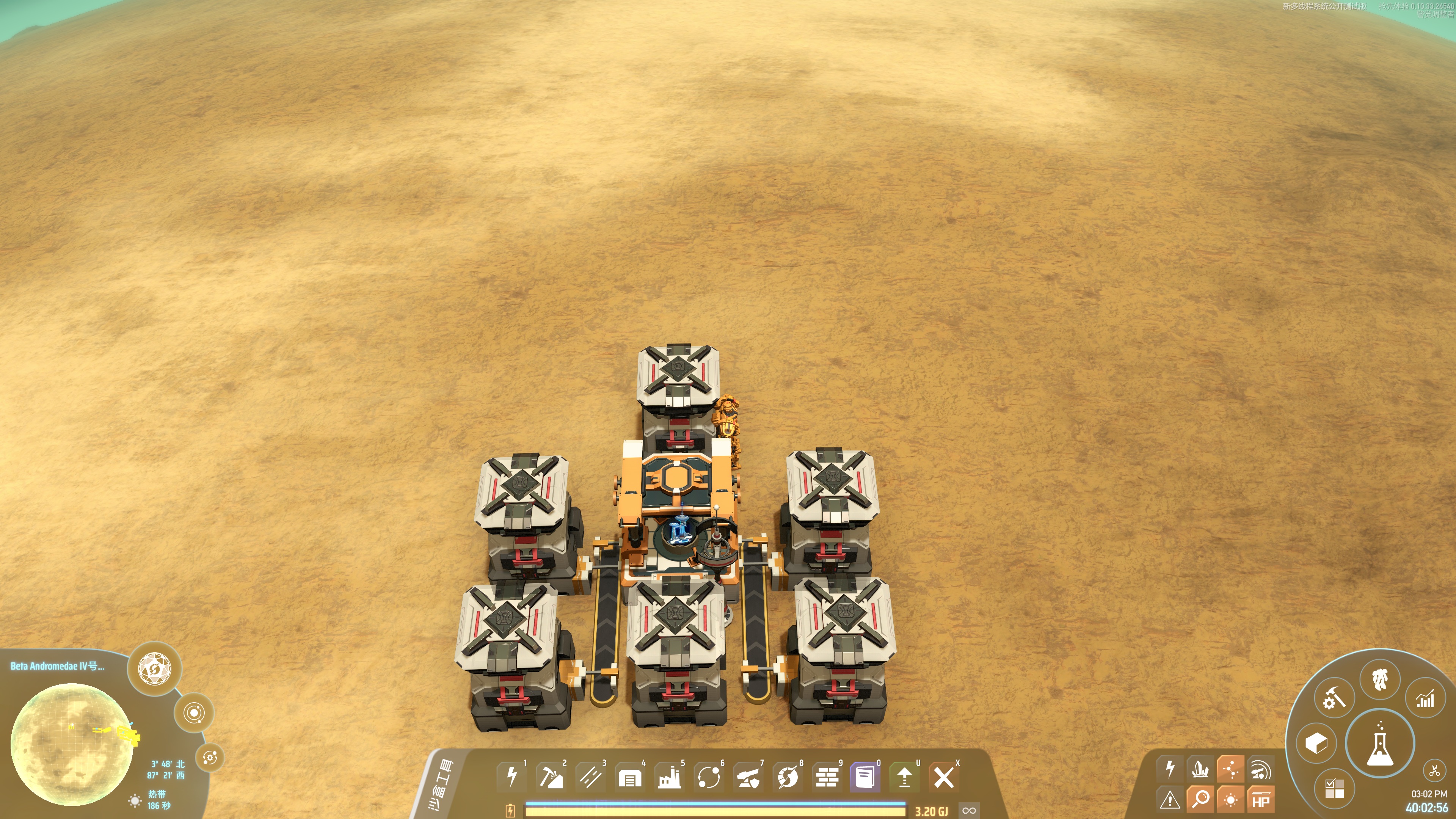The width and height of the screenshot is (1456, 819).
Task: Open the cube inventory button
Action: click(x=1316, y=743)
